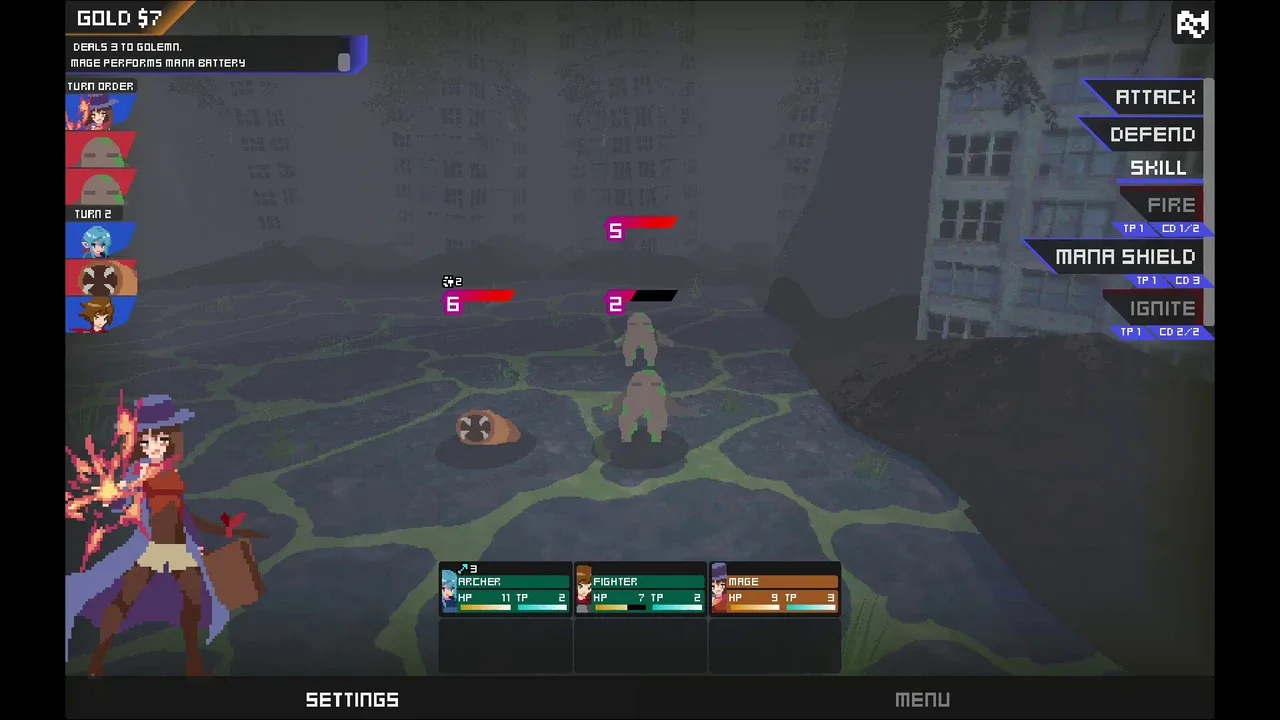Activate the Mana Shield skill
Screen dimensions: 1280x720
(x=1124, y=258)
